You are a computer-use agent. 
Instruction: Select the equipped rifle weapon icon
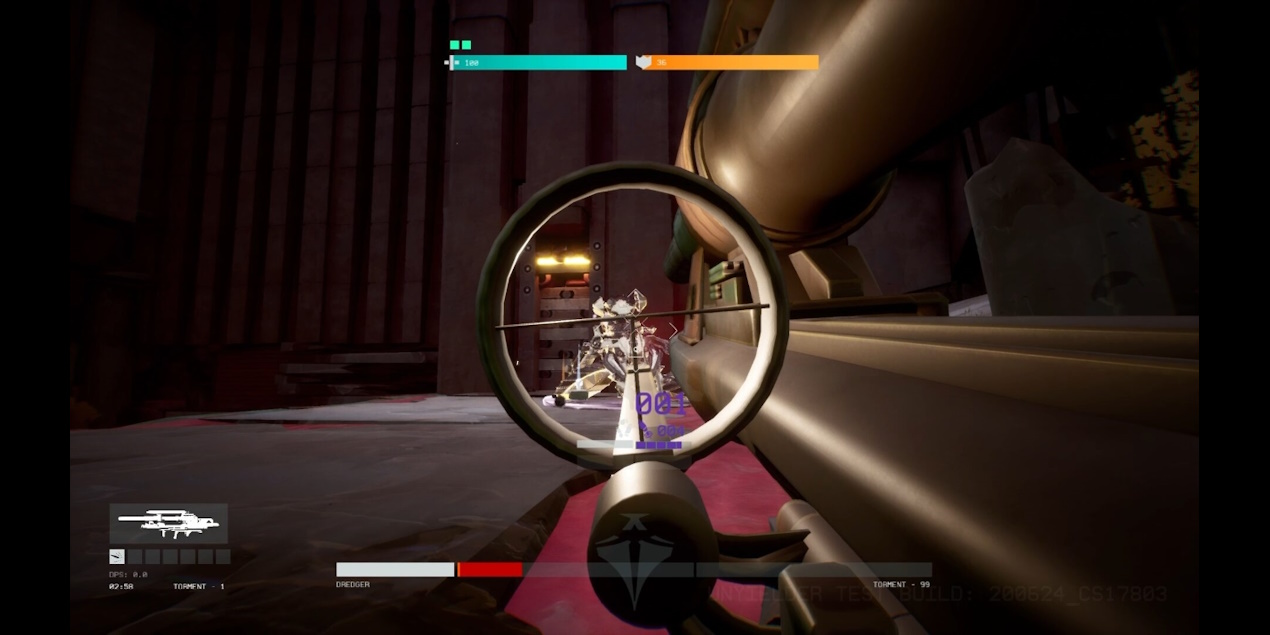click(x=168, y=522)
